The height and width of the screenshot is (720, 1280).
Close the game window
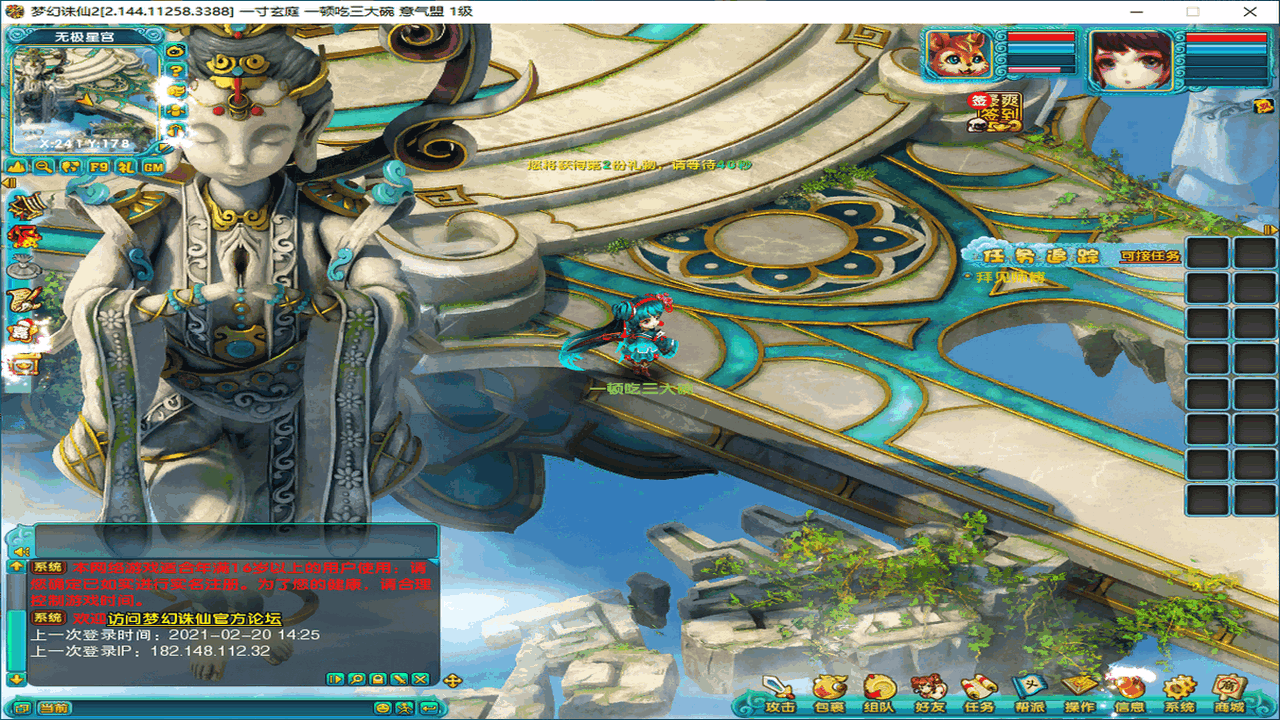pyautogui.click(x=1250, y=11)
